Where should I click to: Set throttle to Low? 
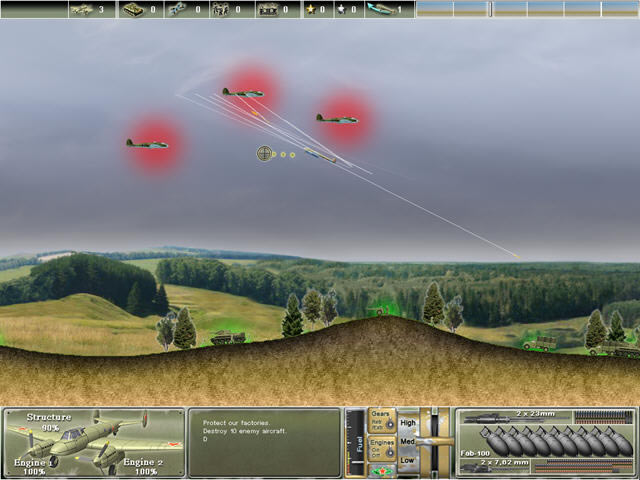pos(408,460)
